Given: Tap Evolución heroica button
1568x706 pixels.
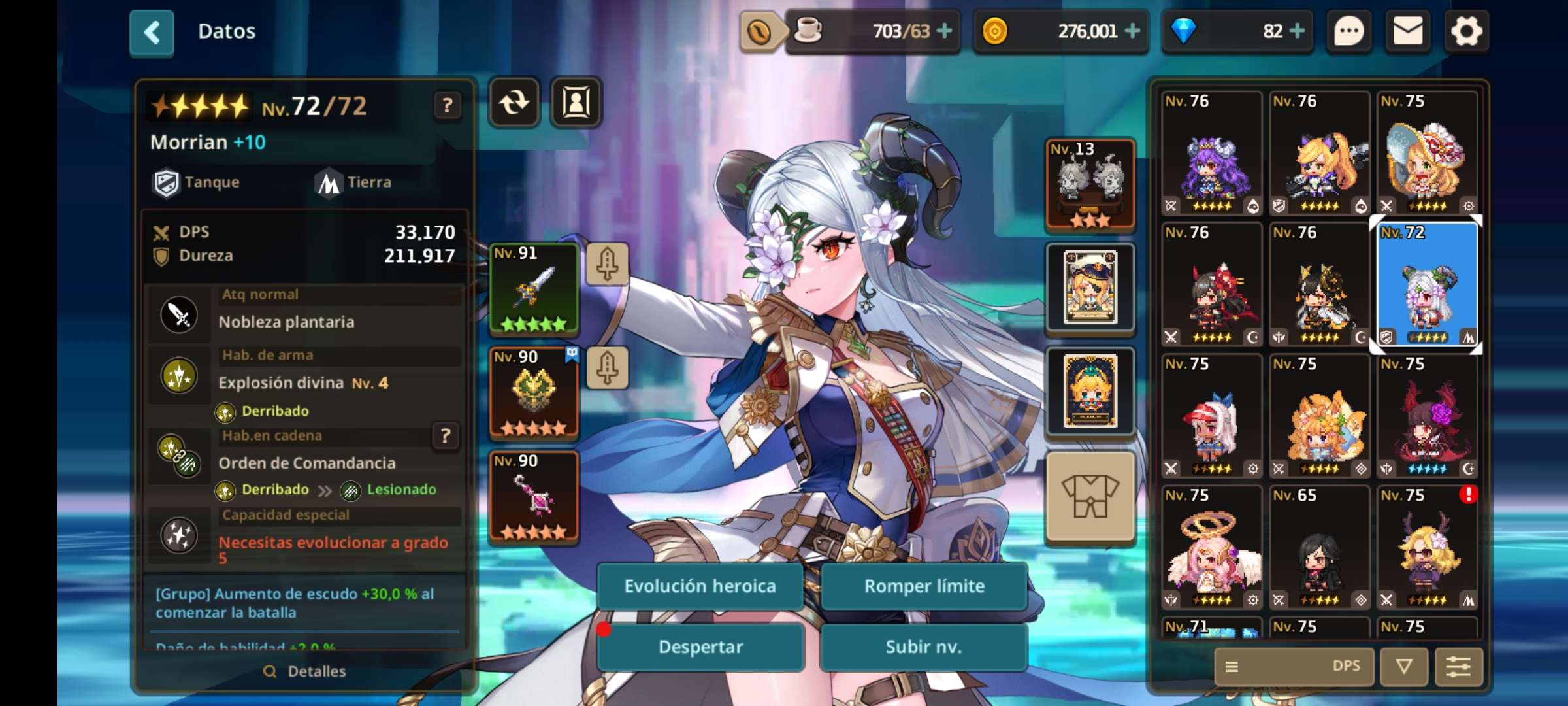Looking at the screenshot, I should [700, 586].
